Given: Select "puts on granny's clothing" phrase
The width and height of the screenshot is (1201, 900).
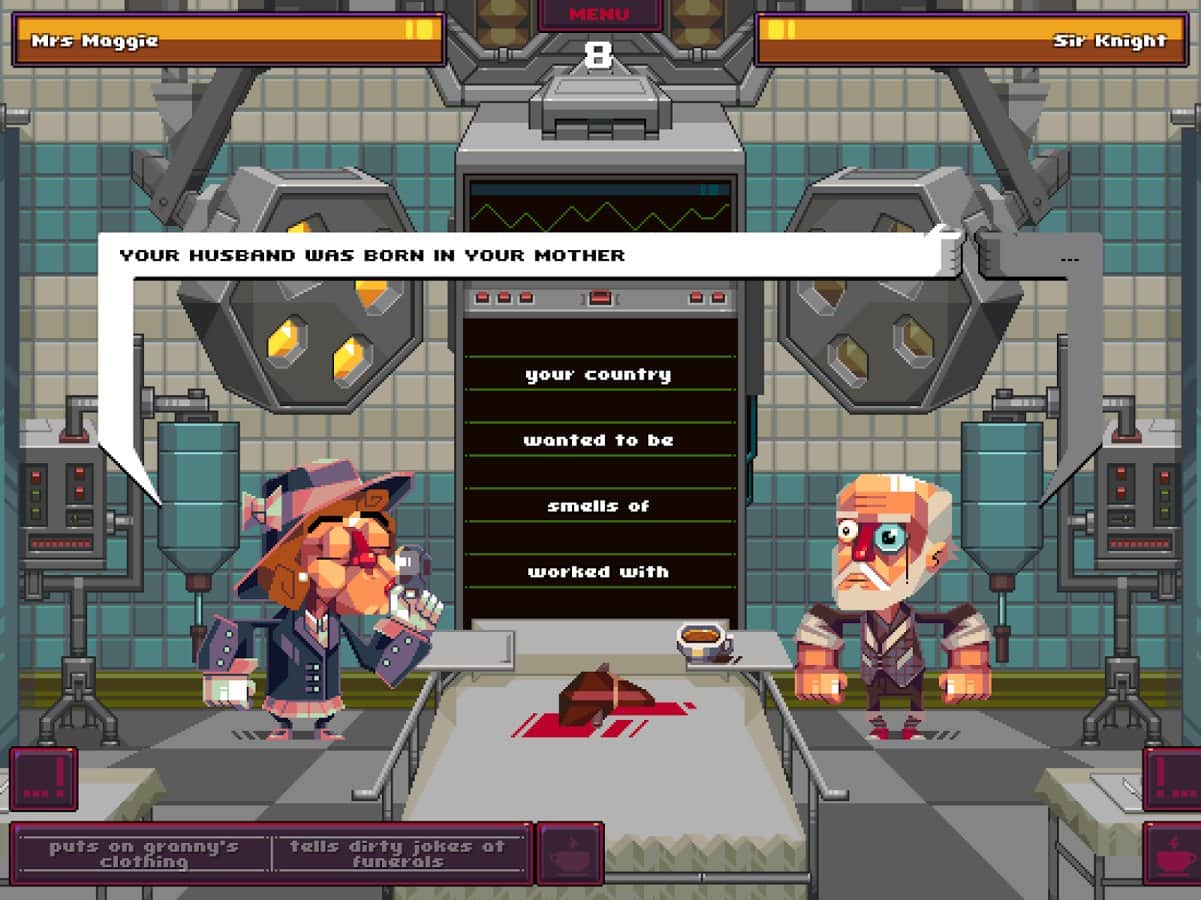Looking at the screenshot, I should (144, 853).
